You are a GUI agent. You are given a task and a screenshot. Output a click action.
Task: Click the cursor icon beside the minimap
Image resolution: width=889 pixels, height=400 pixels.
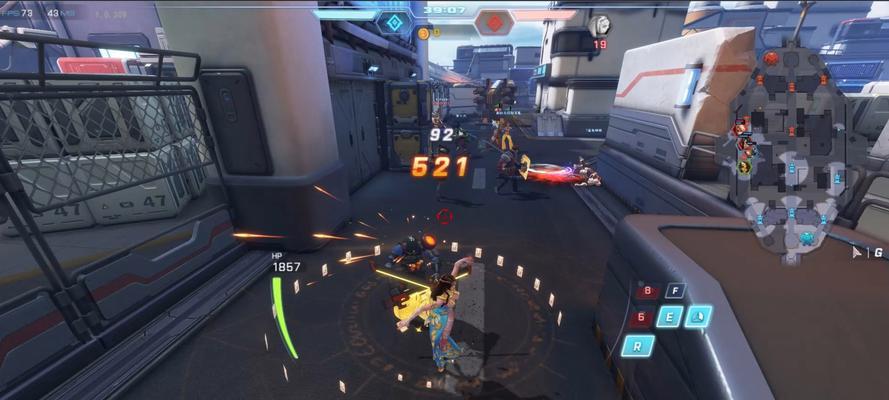(x=857, y=253)
